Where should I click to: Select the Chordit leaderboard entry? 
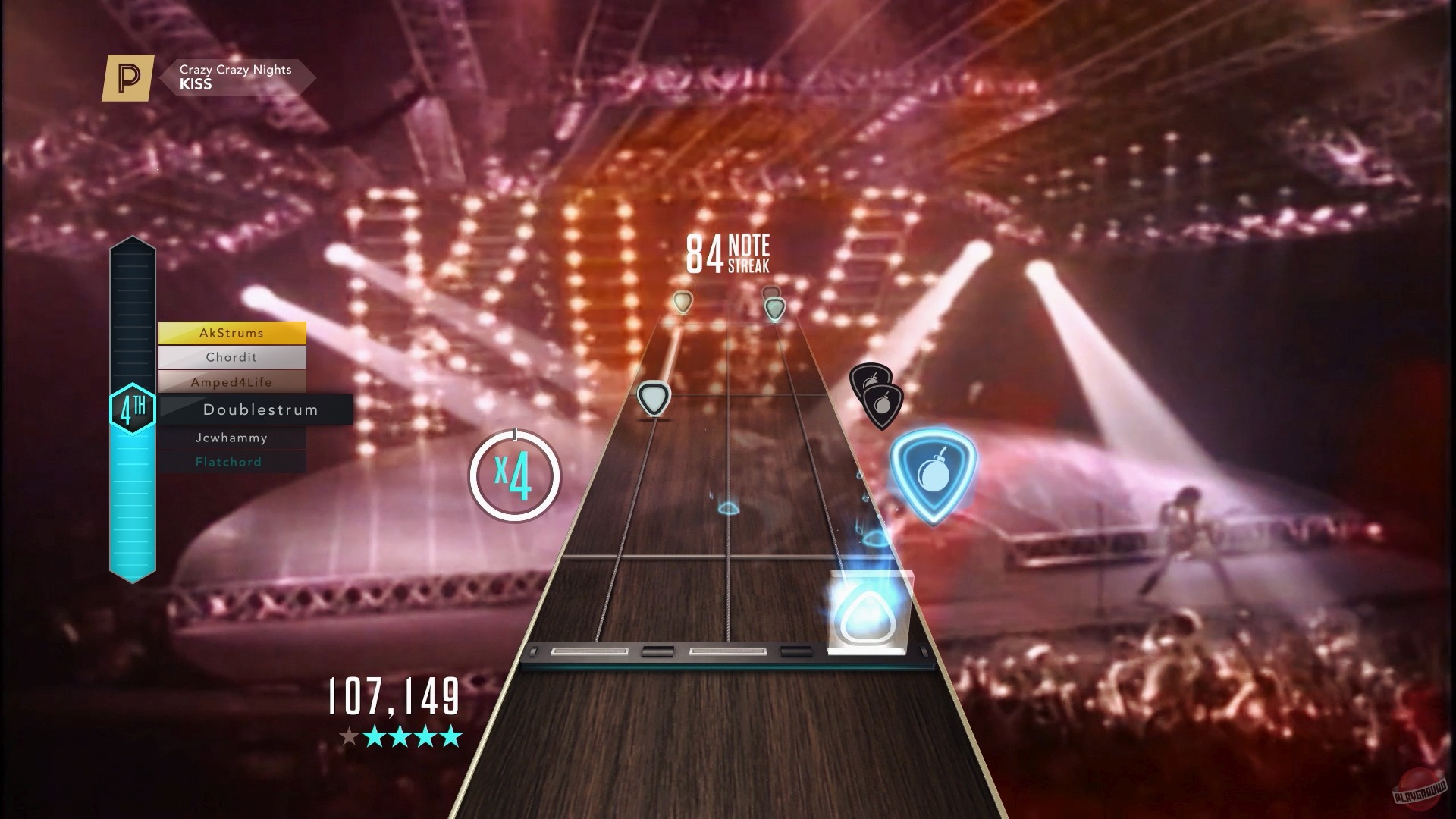[232, 357]
